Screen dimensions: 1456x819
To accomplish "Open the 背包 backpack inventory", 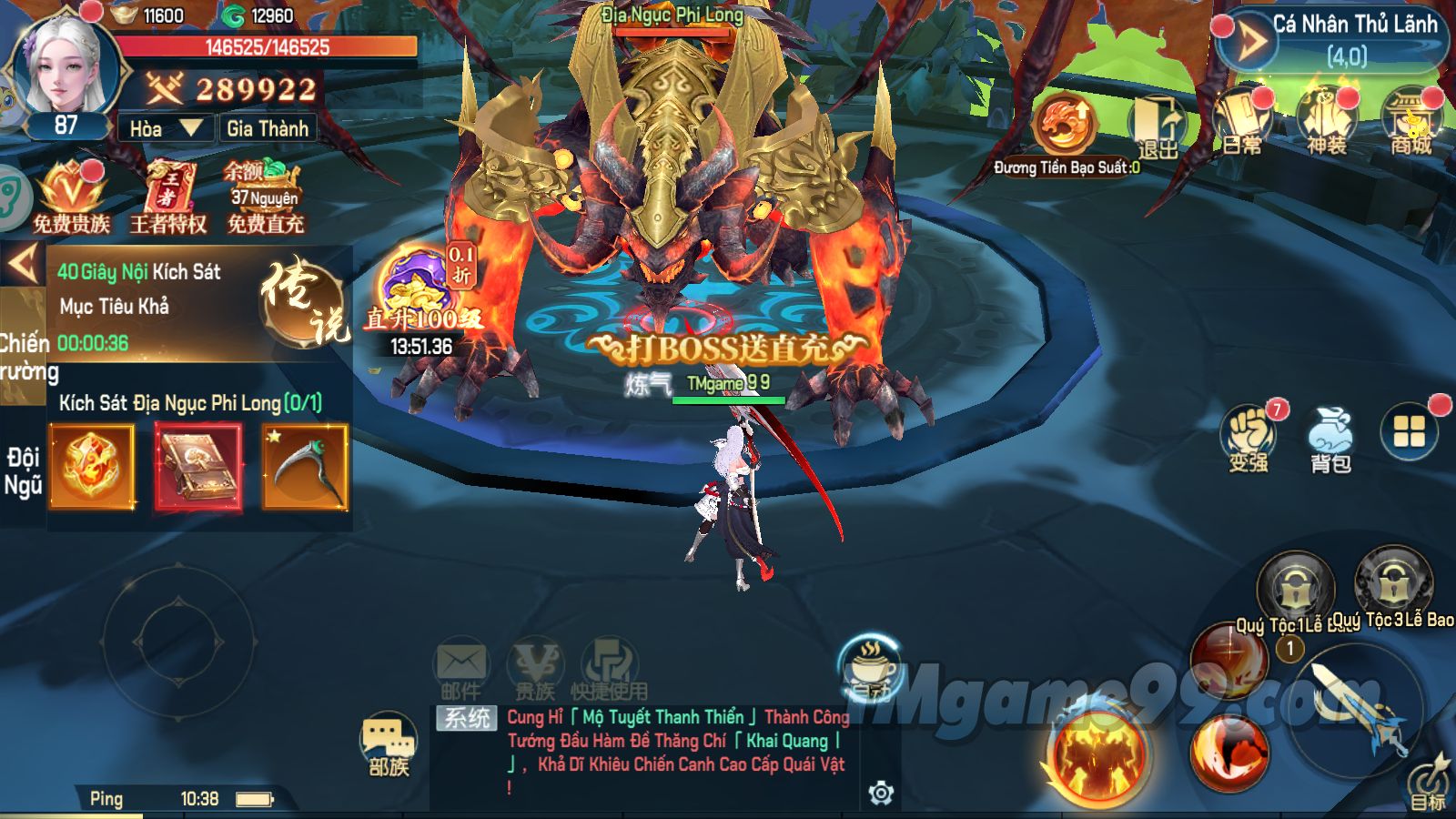I will tap(1330, 439).
